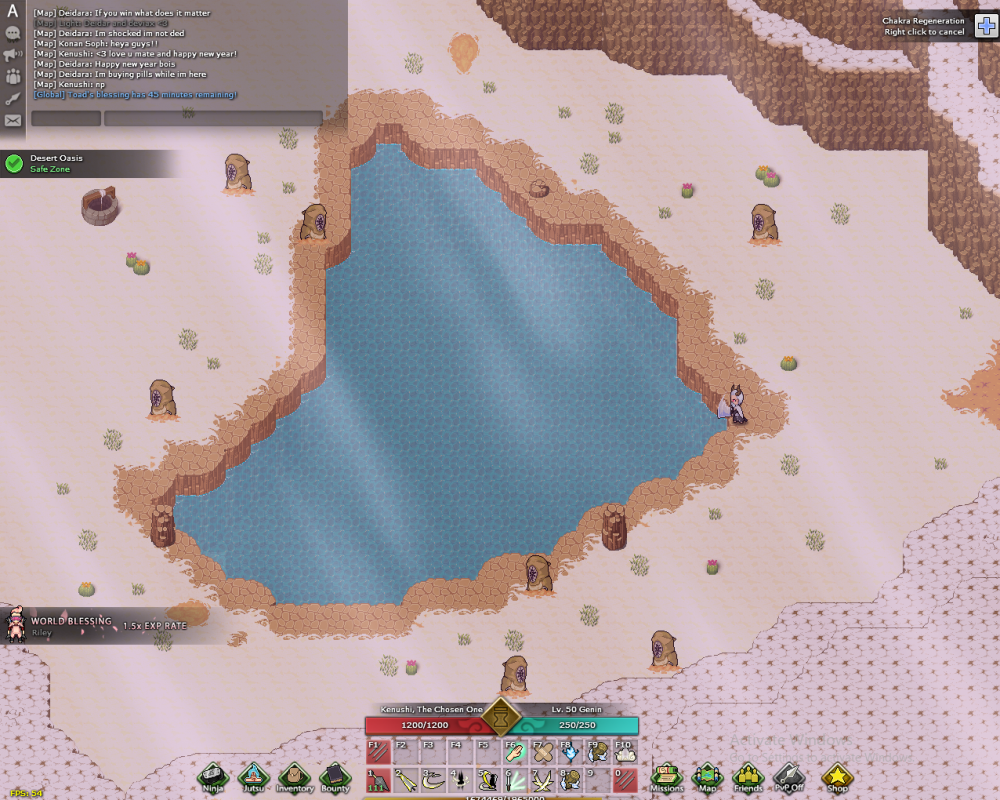Open the Jutsu menu

coord(254,776)
